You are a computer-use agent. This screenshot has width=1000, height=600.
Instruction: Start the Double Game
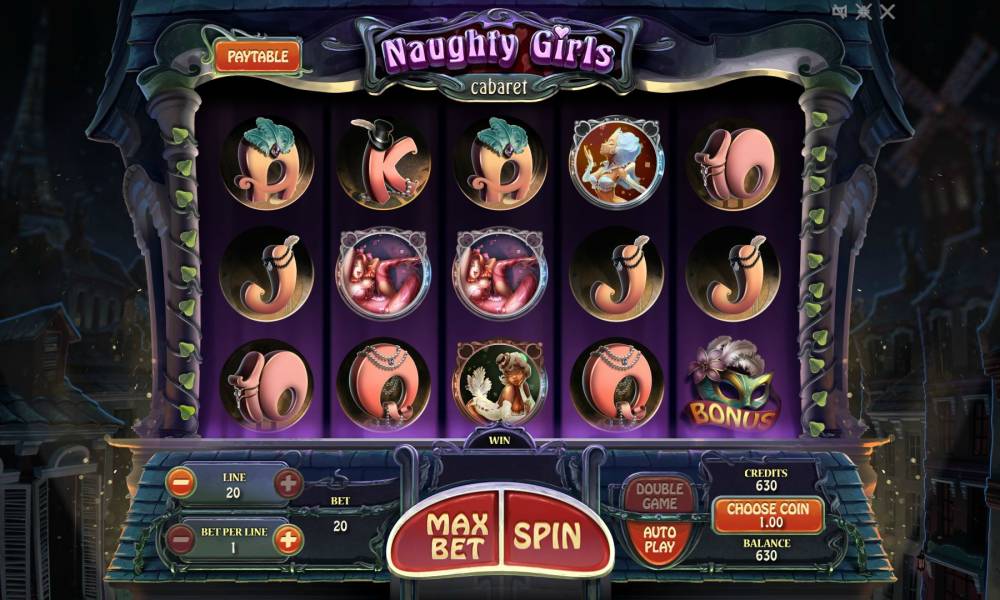(659, 496)
